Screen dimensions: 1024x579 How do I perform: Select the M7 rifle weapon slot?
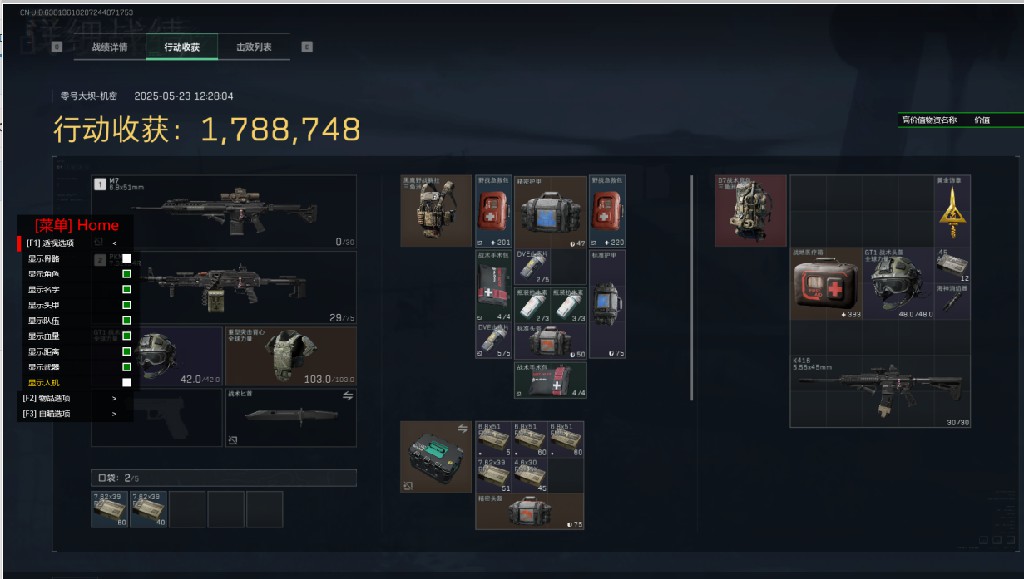[x=224, y=211]
